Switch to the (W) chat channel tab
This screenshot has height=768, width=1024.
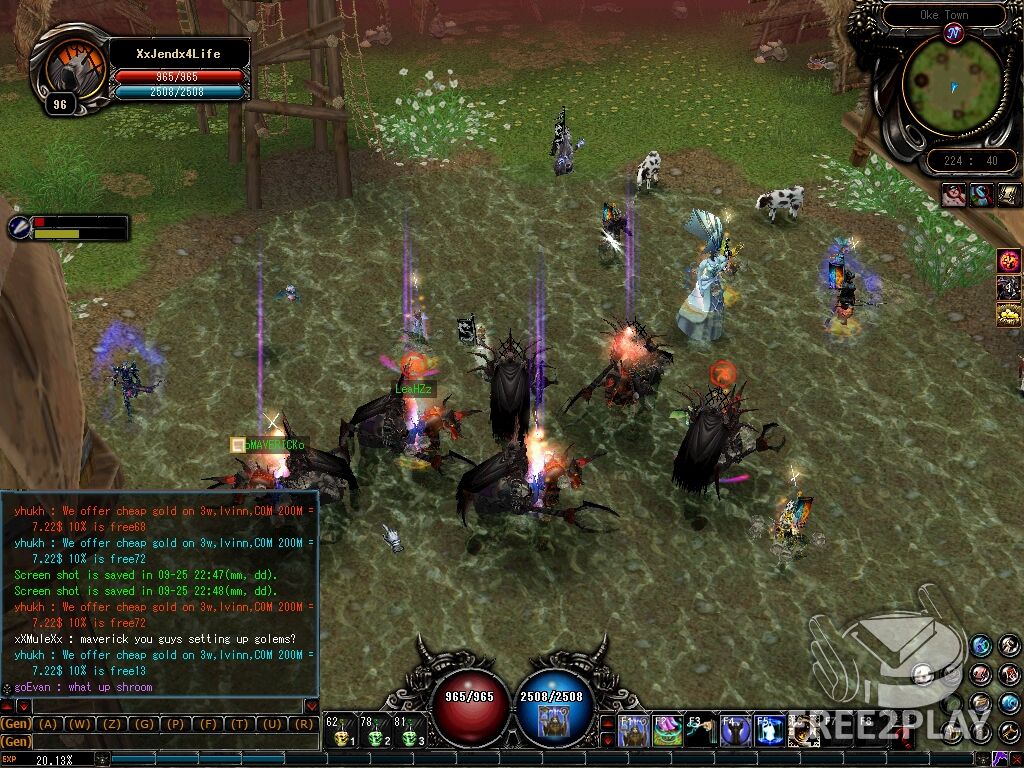(81, 723)
